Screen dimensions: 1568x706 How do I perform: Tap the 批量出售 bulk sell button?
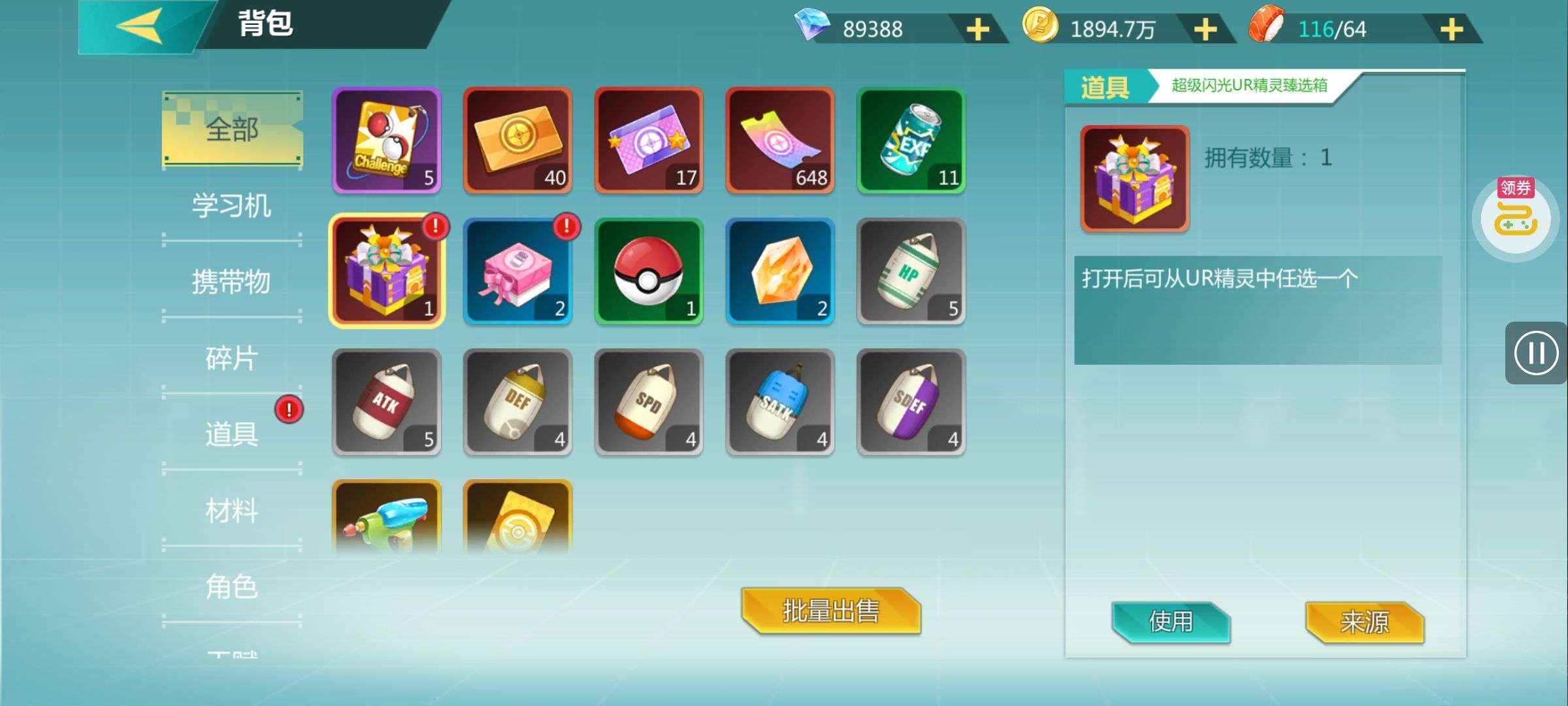click(831, 611)
